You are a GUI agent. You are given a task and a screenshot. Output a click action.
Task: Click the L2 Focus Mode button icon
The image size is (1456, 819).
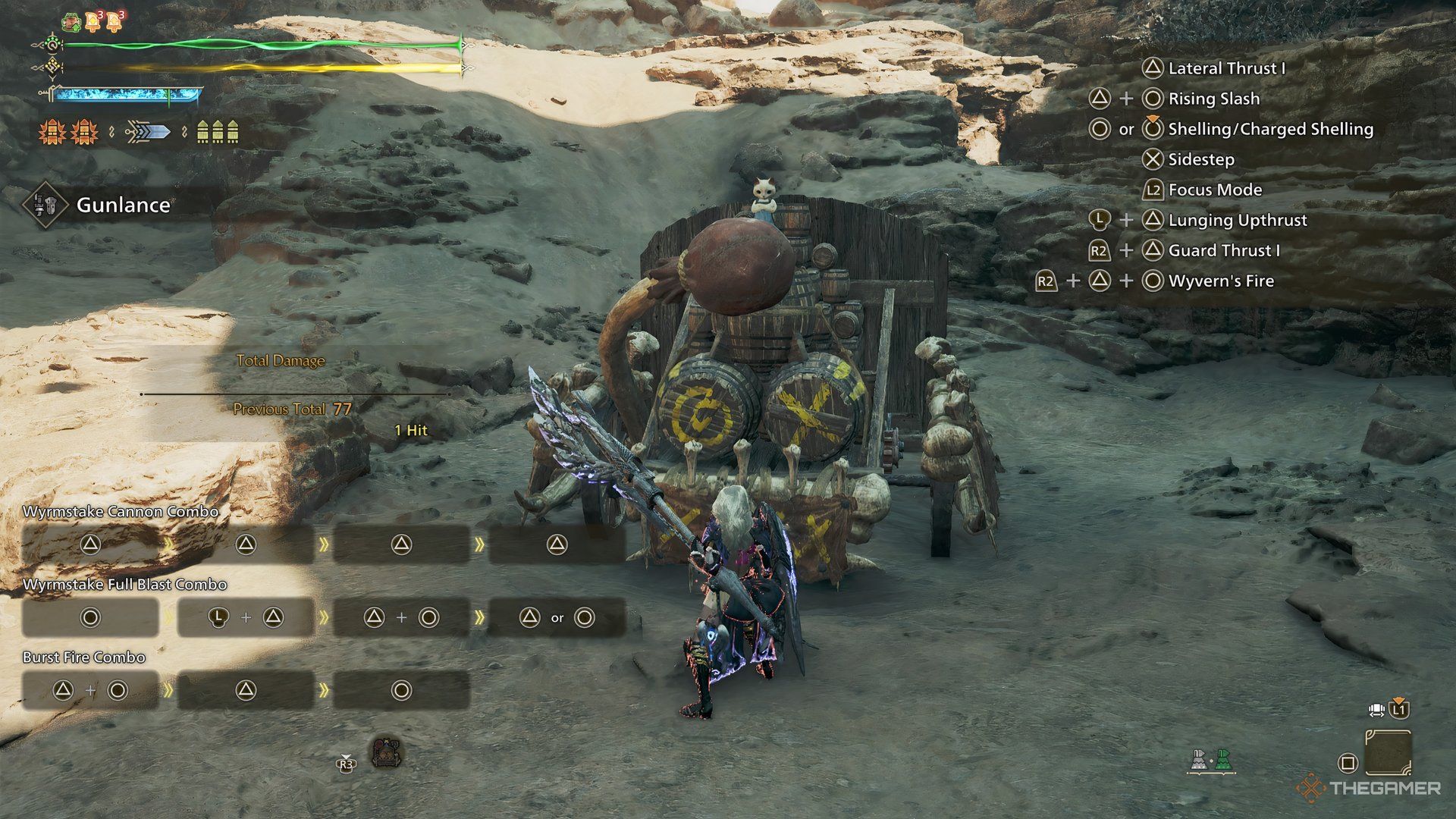coord(1153,190)
